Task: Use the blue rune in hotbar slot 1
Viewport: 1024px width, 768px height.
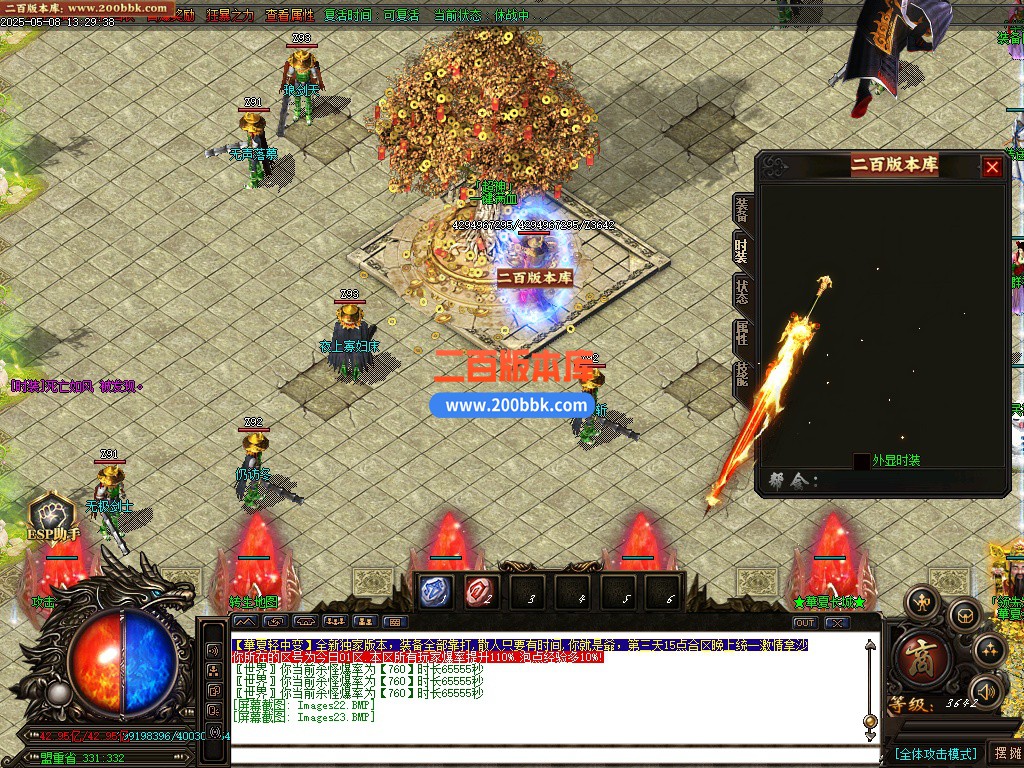Action: pyautogui.click(x=435, y=592)
